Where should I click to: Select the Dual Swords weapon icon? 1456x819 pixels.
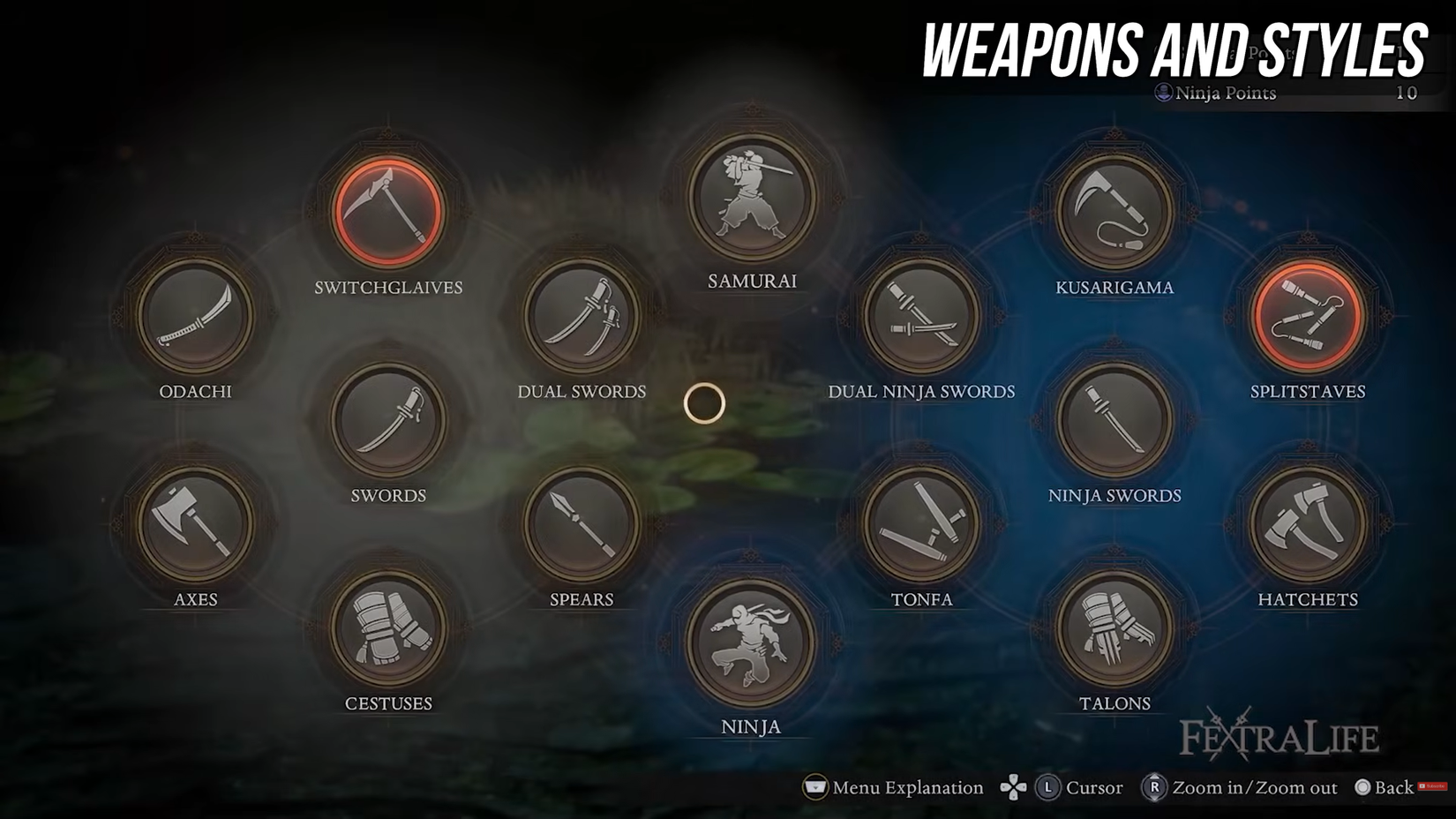pyautogui.click(x=580, y=318)
